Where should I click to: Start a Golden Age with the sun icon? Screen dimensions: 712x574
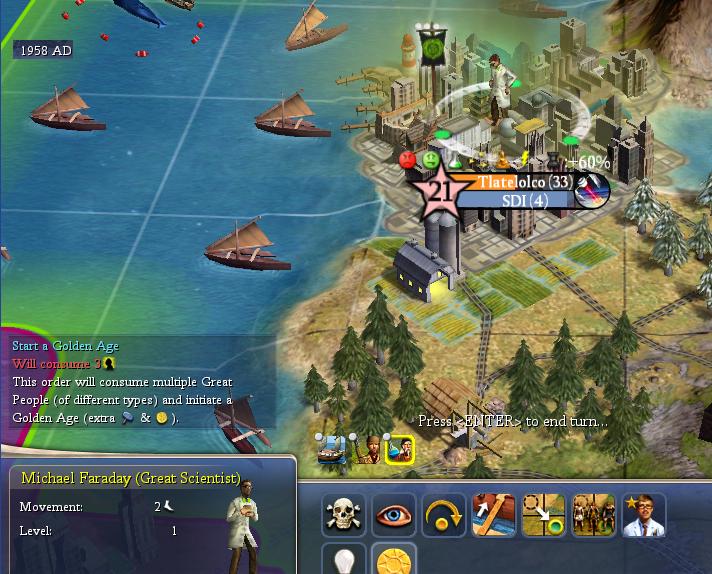(394, 561)
